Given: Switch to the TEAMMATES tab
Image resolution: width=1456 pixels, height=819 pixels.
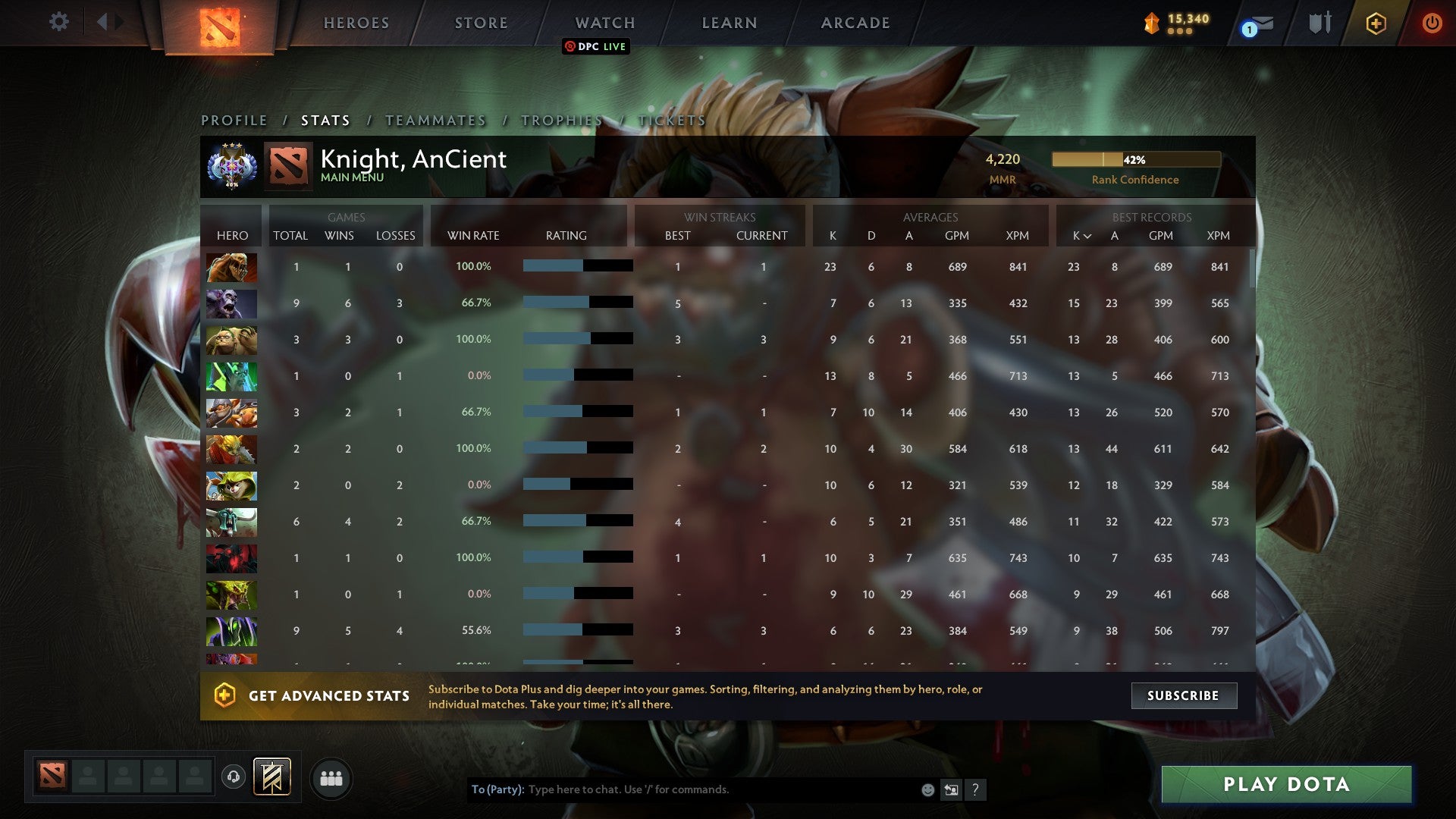Looking at the screenshot, I should tap(436, 120).
